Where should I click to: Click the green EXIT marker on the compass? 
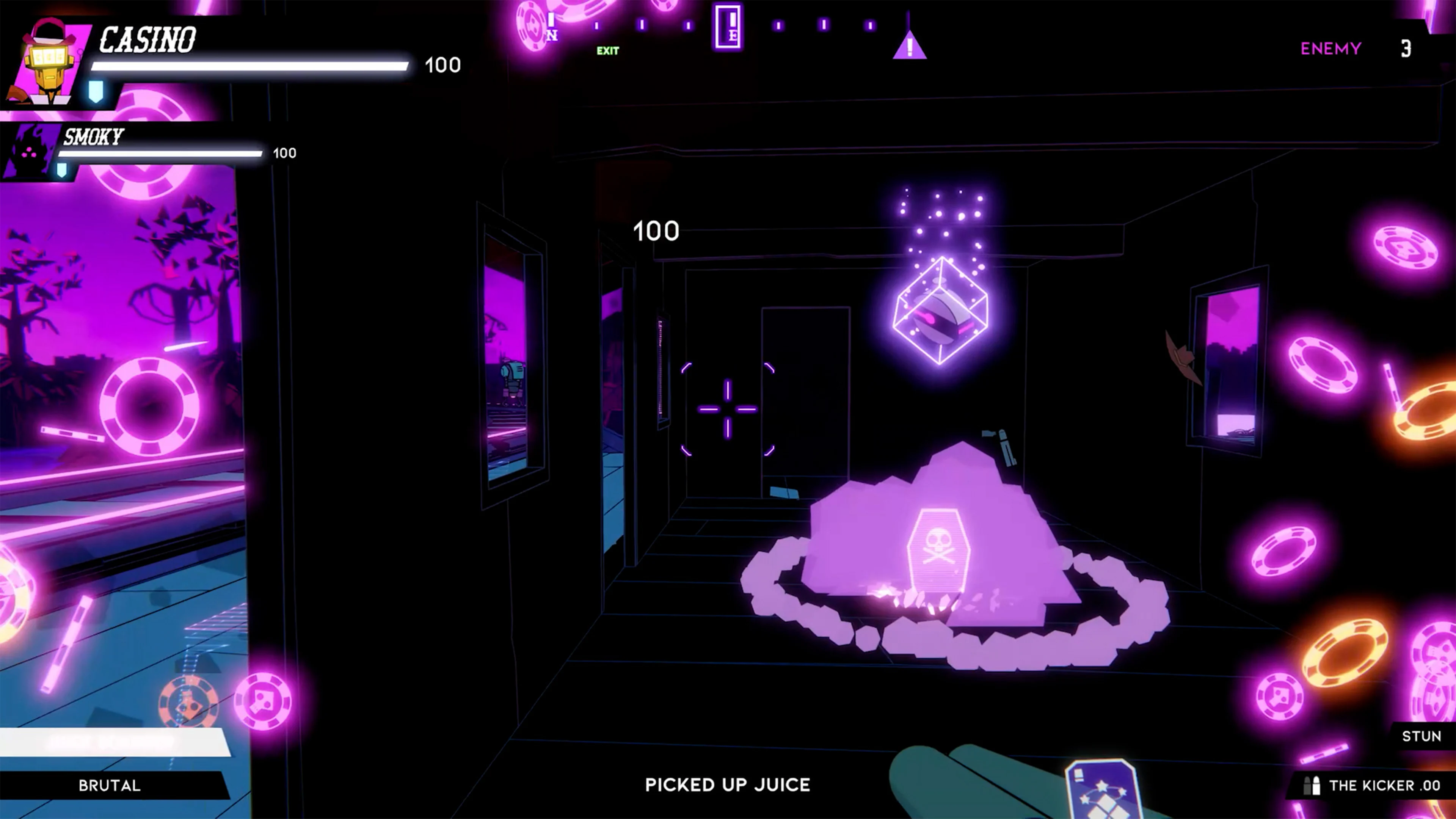pyautogui.click(x=607, y=52)
